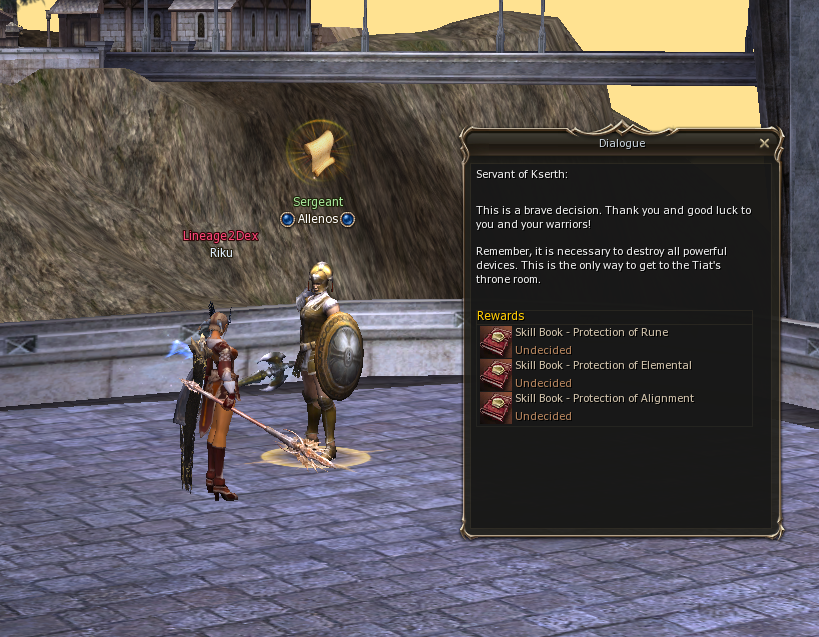This screenshot has width=819, height=637.
Task: Pick Skill Book - Protection of Alignment reward
Action: tap(495, 407)
